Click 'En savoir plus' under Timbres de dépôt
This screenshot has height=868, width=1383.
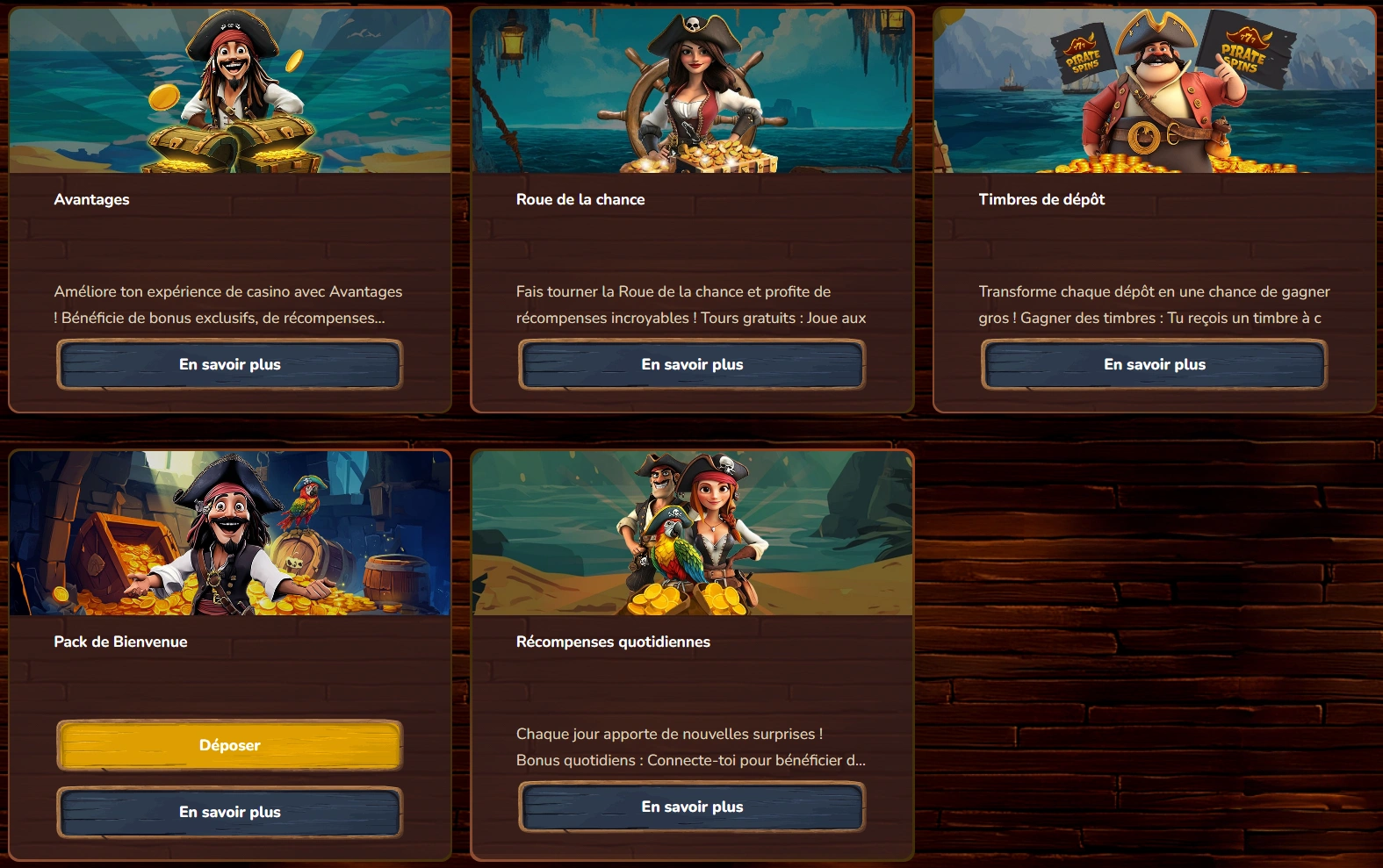1153,363
